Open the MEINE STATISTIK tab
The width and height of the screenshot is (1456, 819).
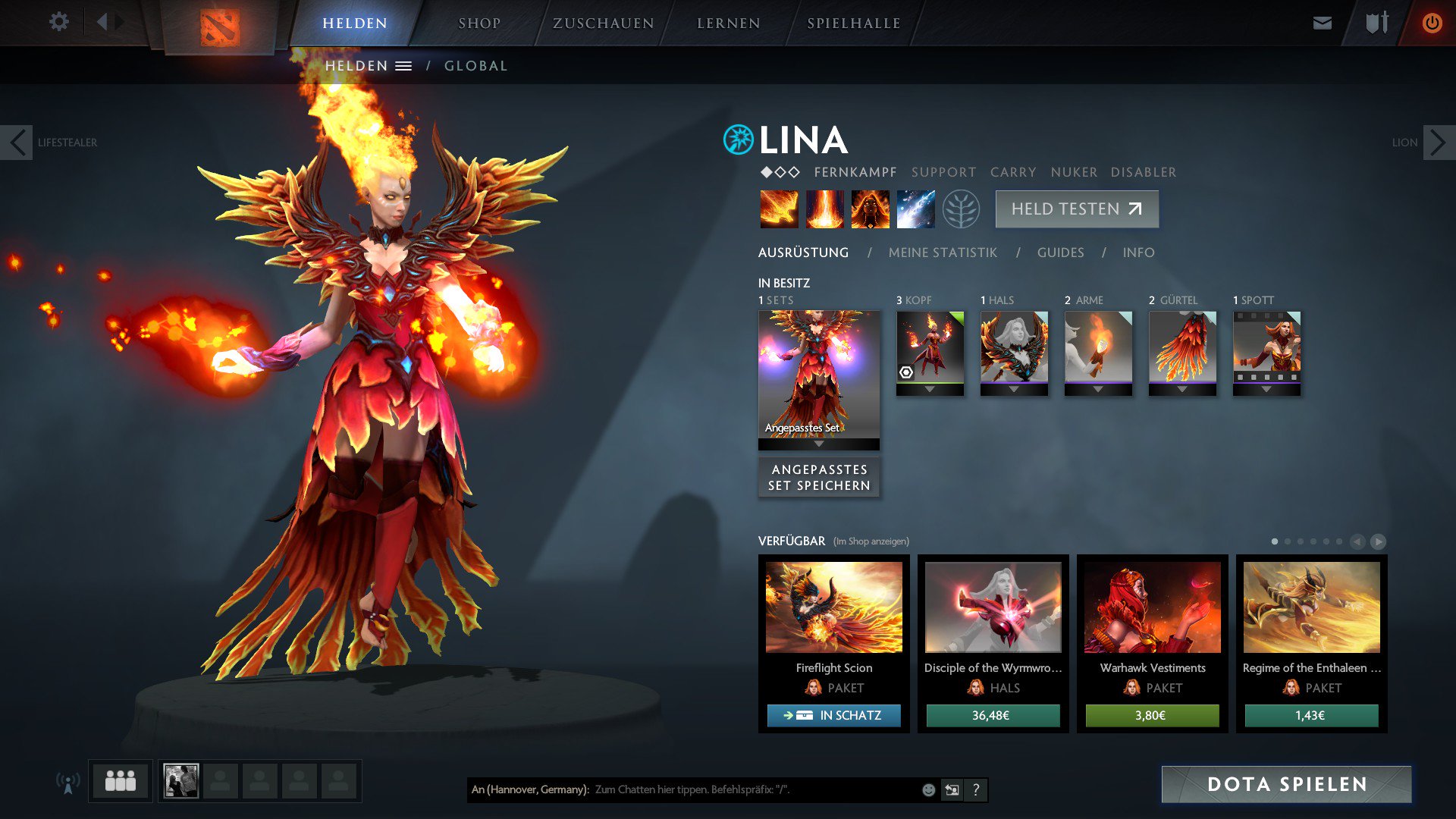coord(943,253)
